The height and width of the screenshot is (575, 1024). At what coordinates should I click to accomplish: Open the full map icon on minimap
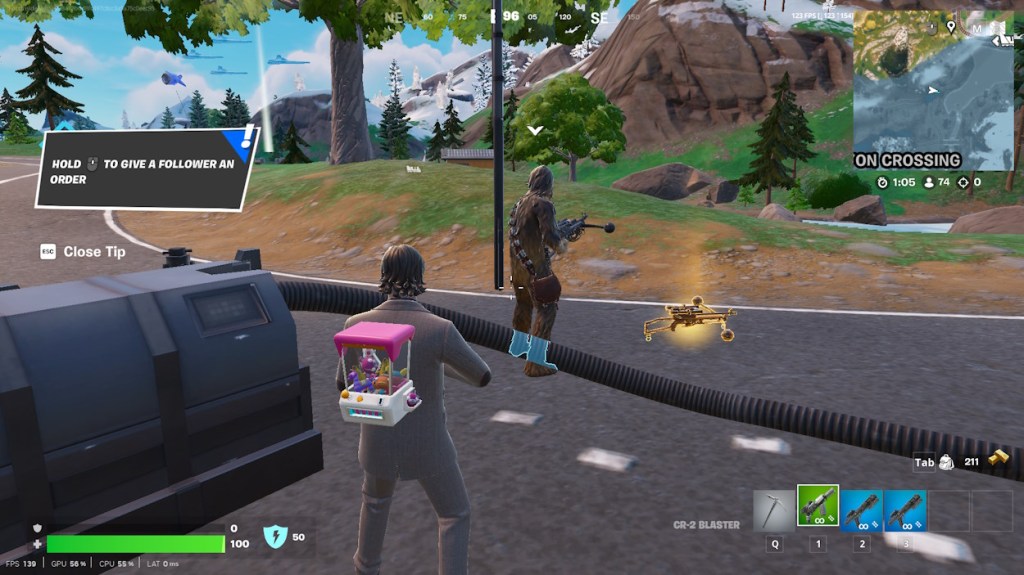pyautogui.click(x=975, y=29)
